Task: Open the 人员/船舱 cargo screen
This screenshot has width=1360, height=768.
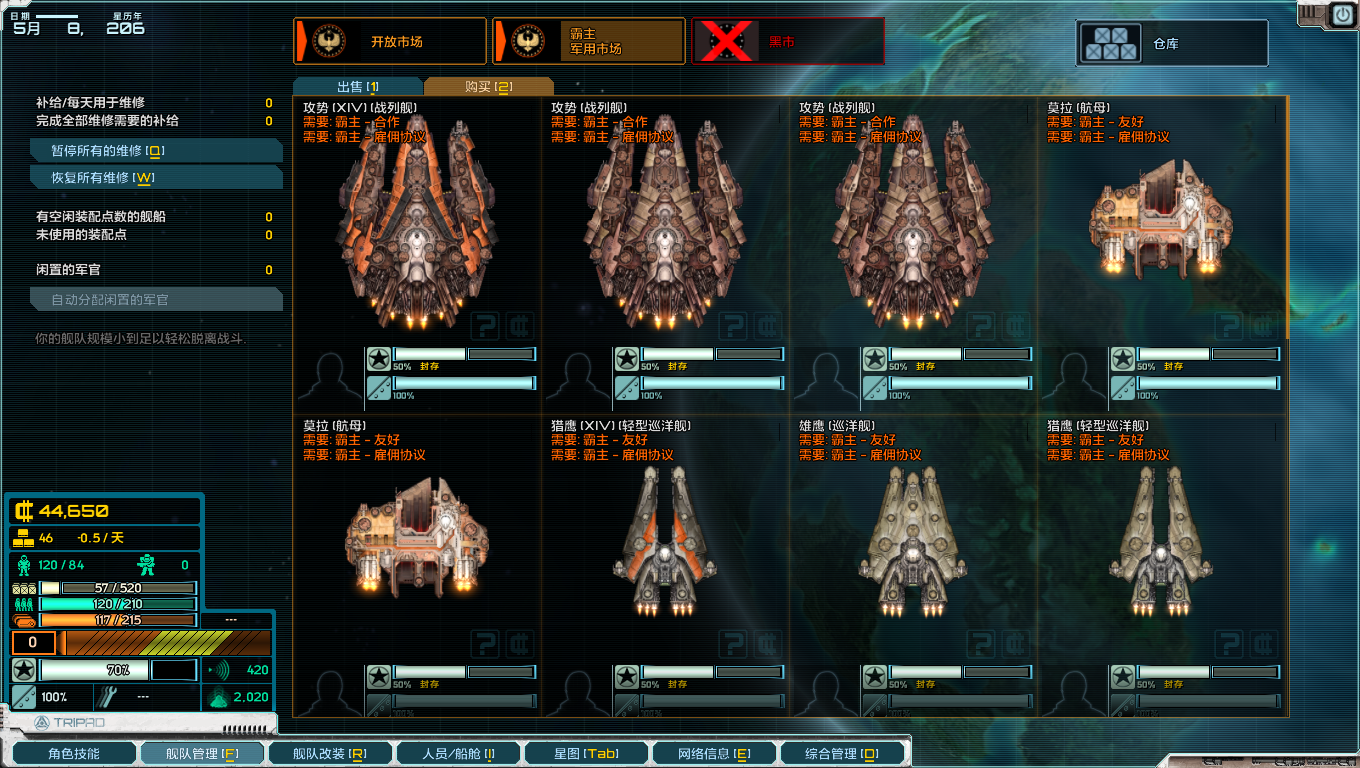Action: pos(458,753)
